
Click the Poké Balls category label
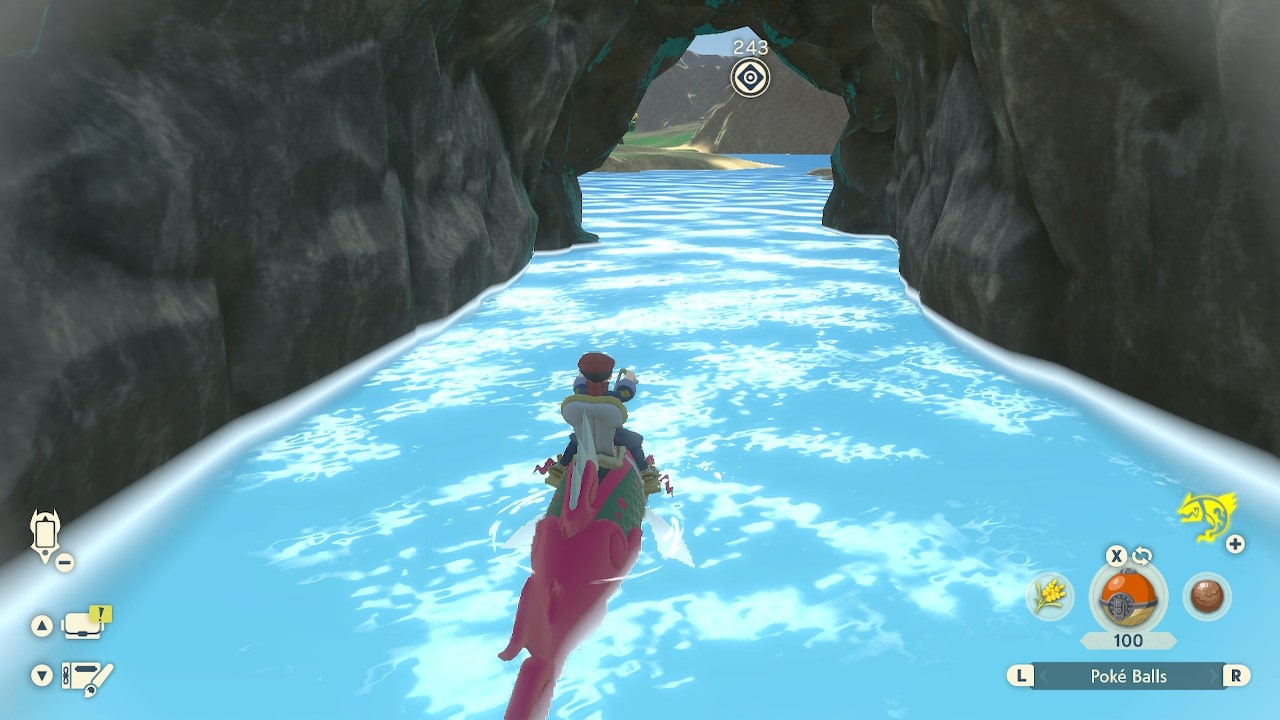(x=1128, y=676)
